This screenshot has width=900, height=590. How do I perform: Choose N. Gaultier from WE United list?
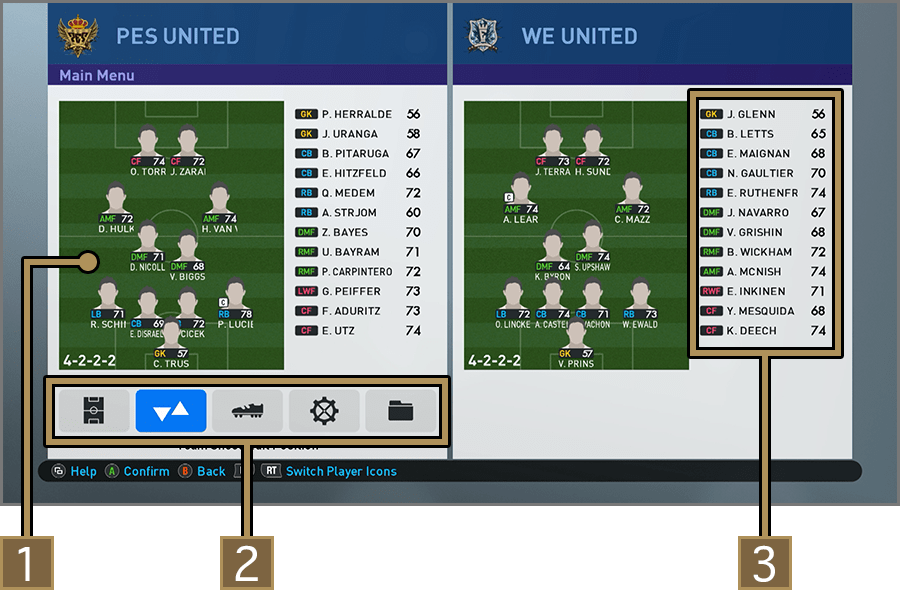tap(762, 173)
